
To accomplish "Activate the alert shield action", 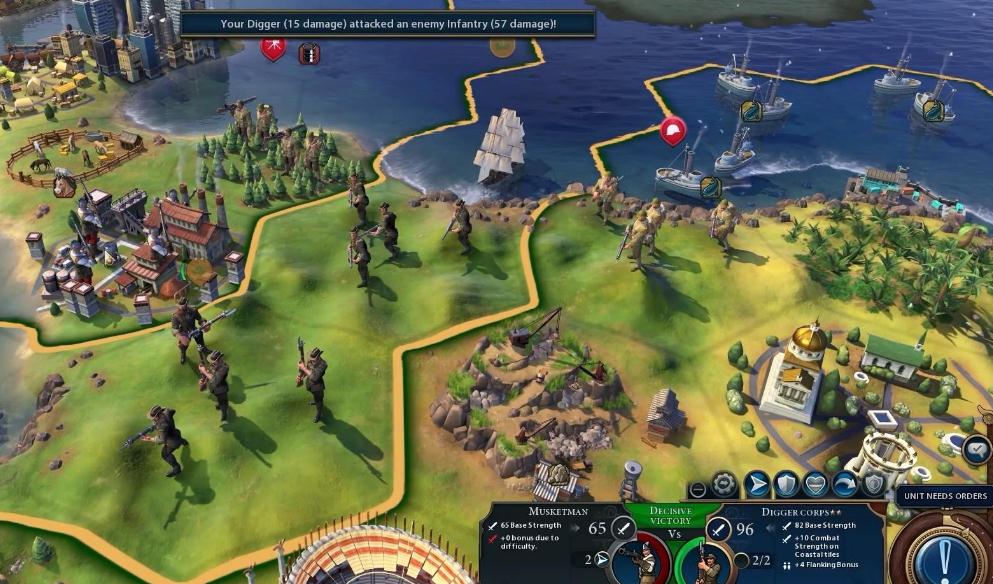I will (873, 484).
